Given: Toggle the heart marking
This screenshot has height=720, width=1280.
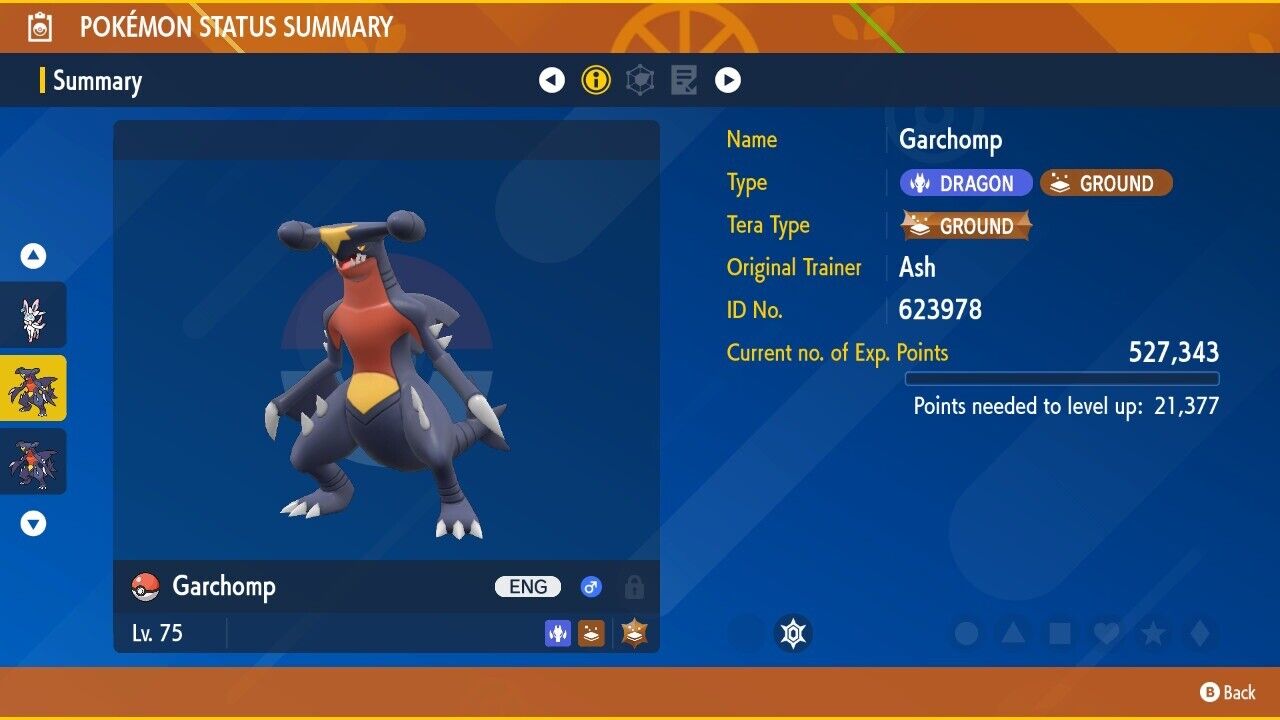Looking at the screenshot, I should [x=1106, y=633].
